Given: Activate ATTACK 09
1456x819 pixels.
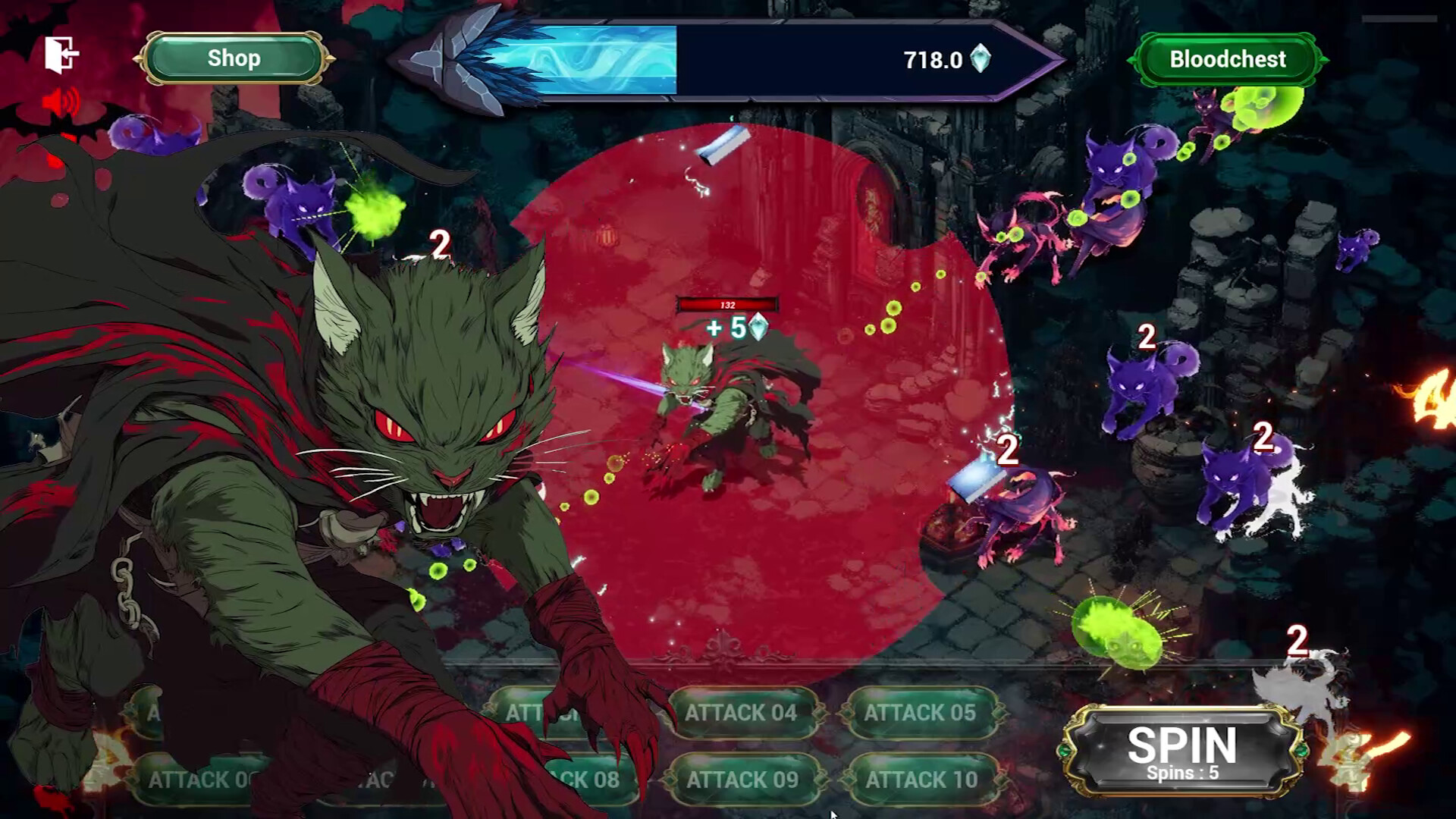Looking at the screenshot, I should [742, 780].
